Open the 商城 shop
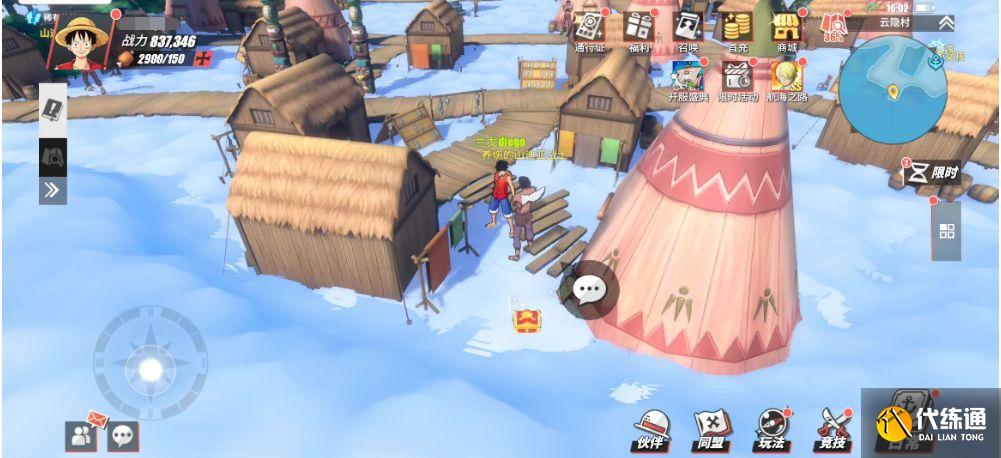The width and height of the screenshot is (1001, 458). 787,28
